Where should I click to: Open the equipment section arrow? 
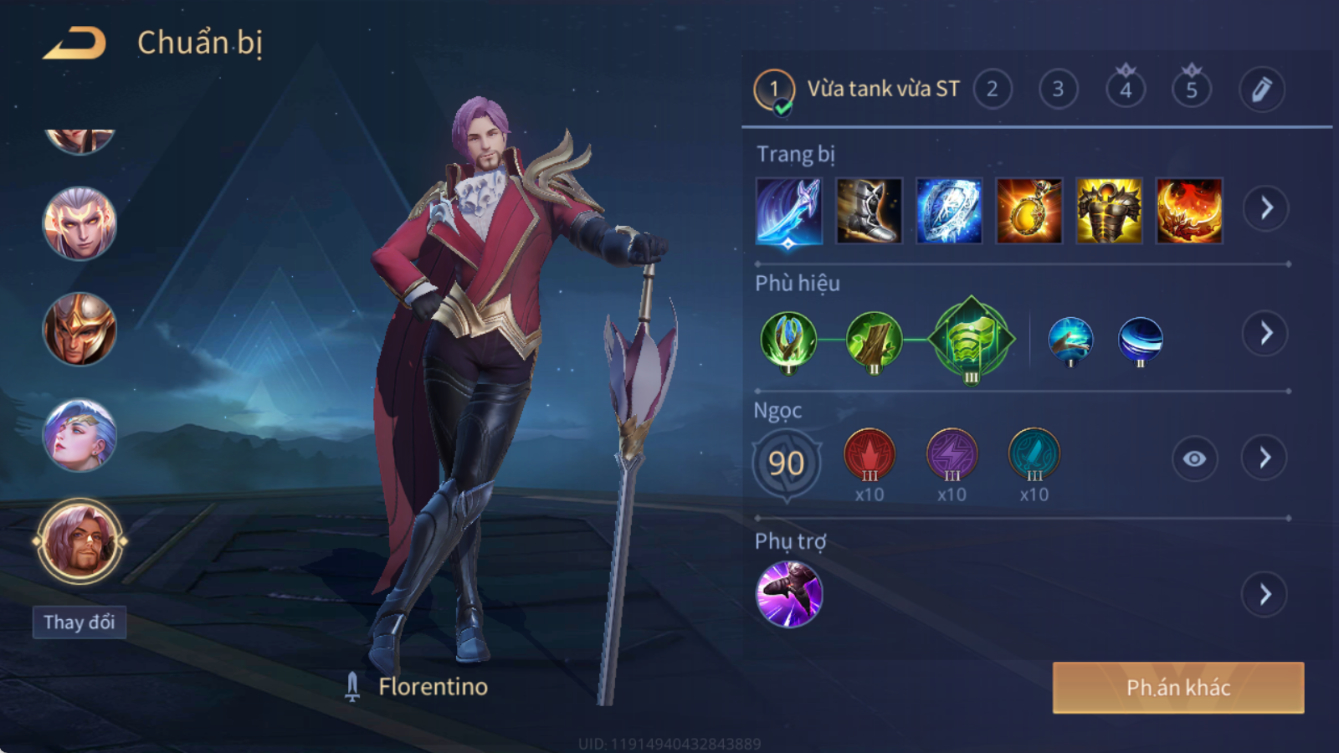click(x=1265, y=209)
